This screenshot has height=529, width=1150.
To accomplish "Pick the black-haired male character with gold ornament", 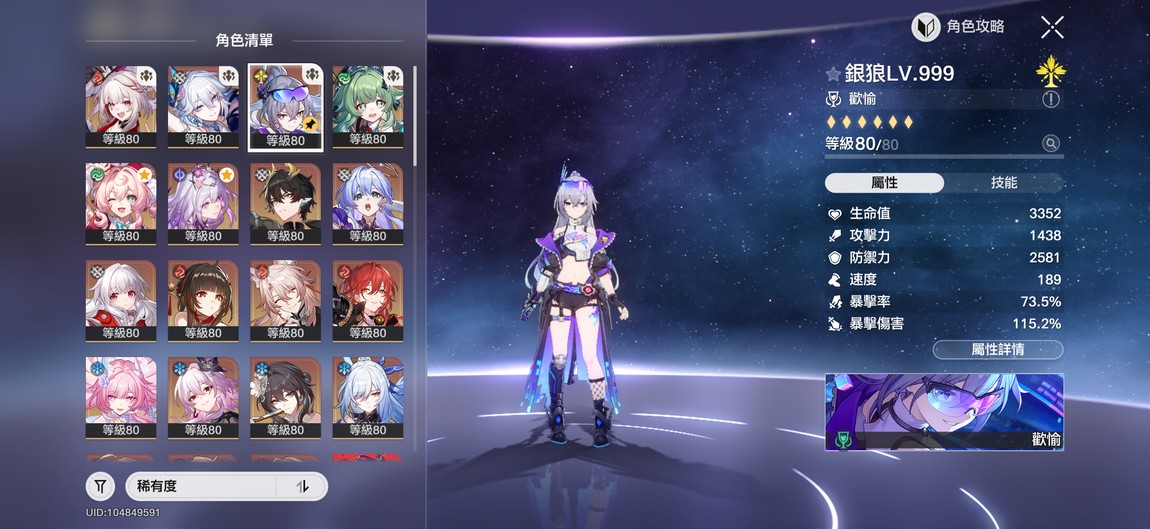I will (x=285, y=205).
